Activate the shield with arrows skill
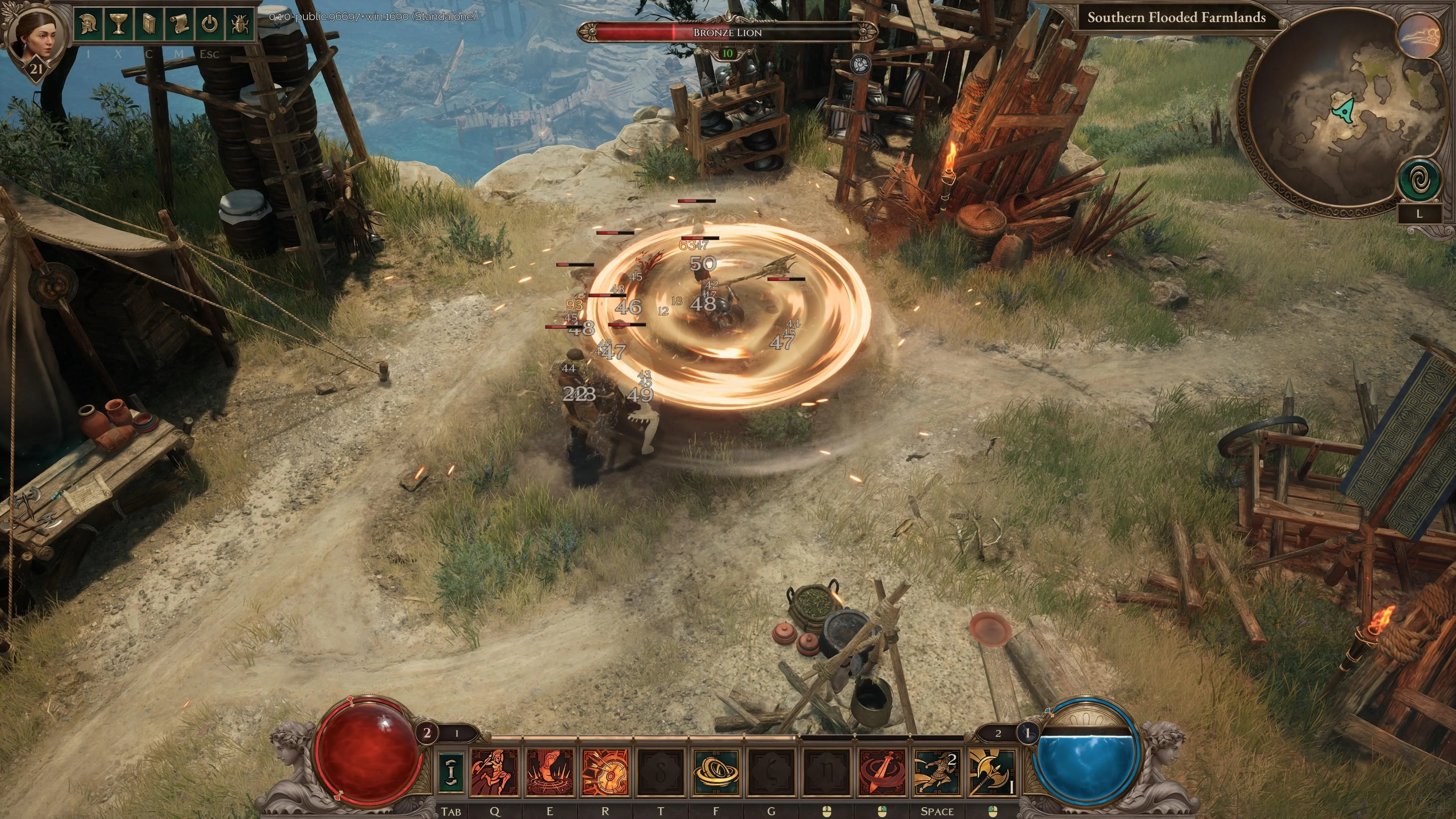The width and height of the screenshot is (1456, 819). [x=605, y=772]
